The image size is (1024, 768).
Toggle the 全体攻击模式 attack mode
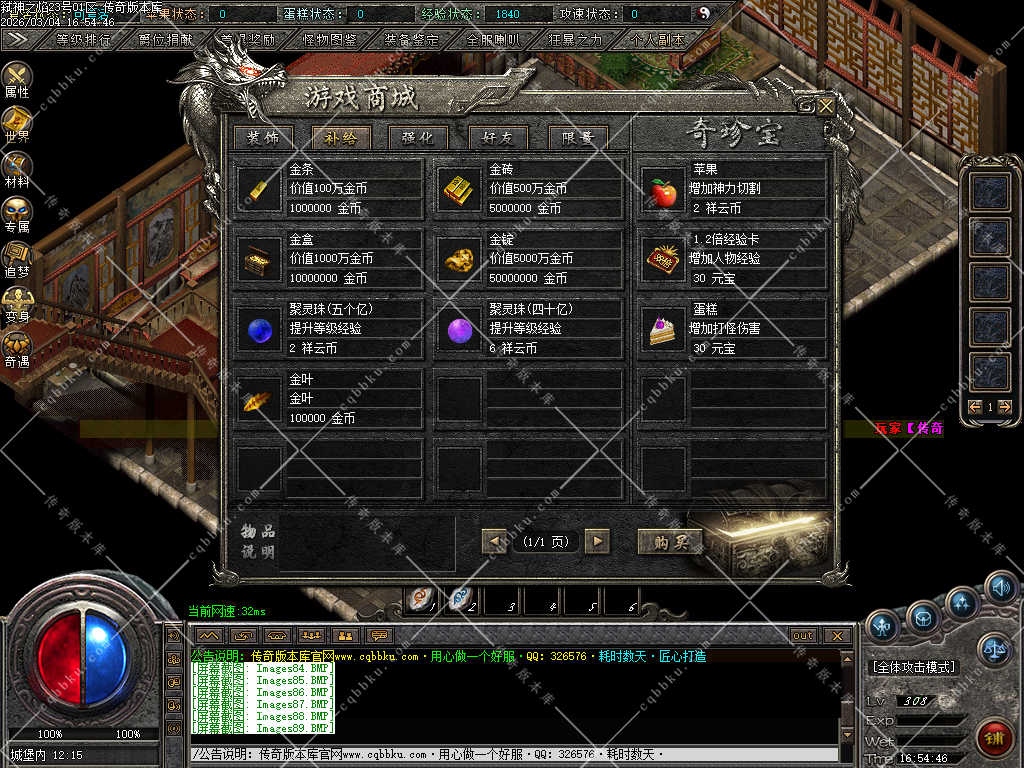coord(913,667)
